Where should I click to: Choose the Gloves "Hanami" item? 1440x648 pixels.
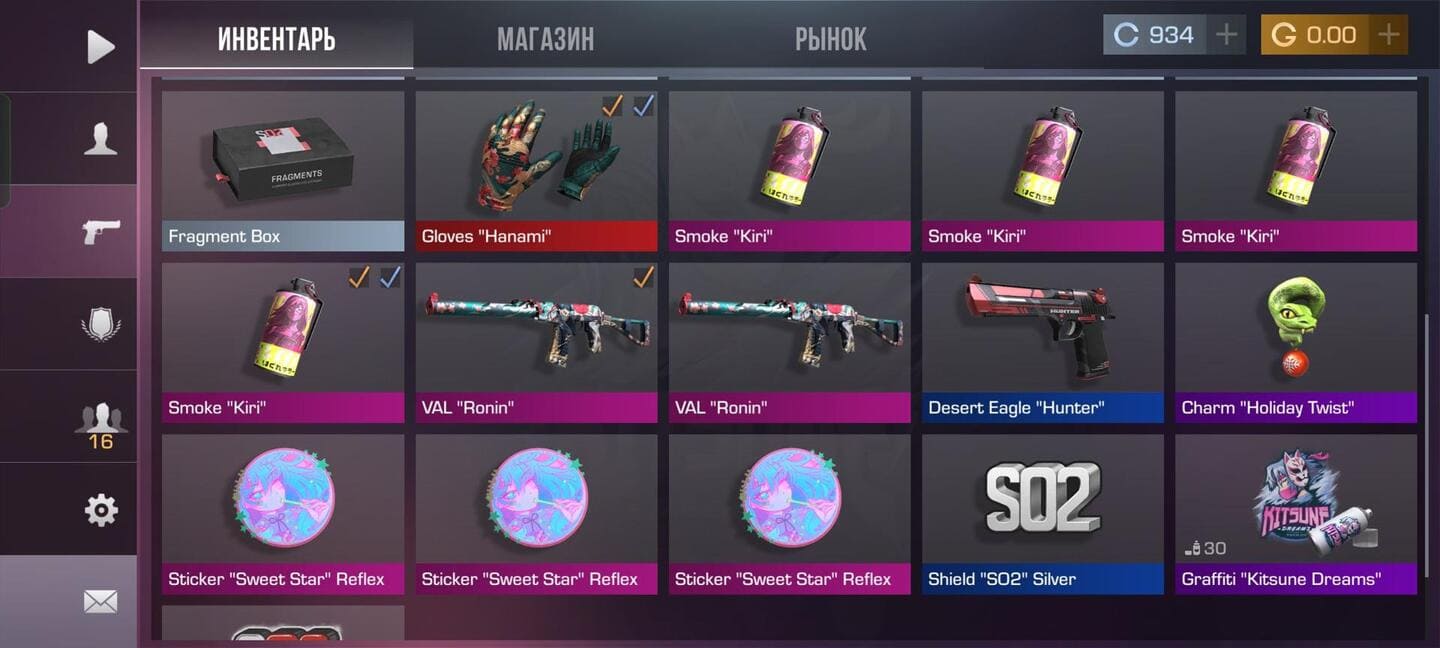536,170
